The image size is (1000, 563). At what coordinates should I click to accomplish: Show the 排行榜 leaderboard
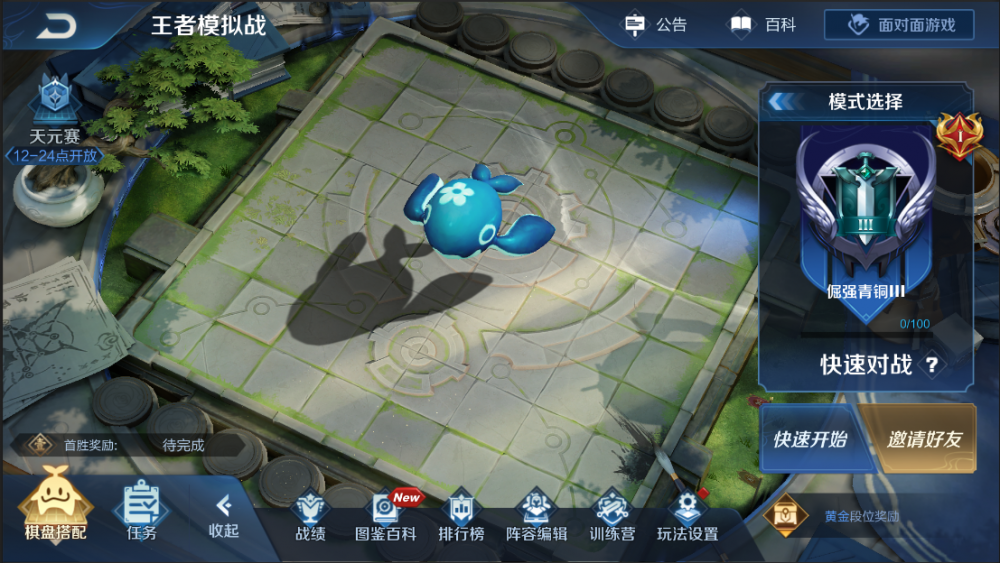(x=461, y=516)
